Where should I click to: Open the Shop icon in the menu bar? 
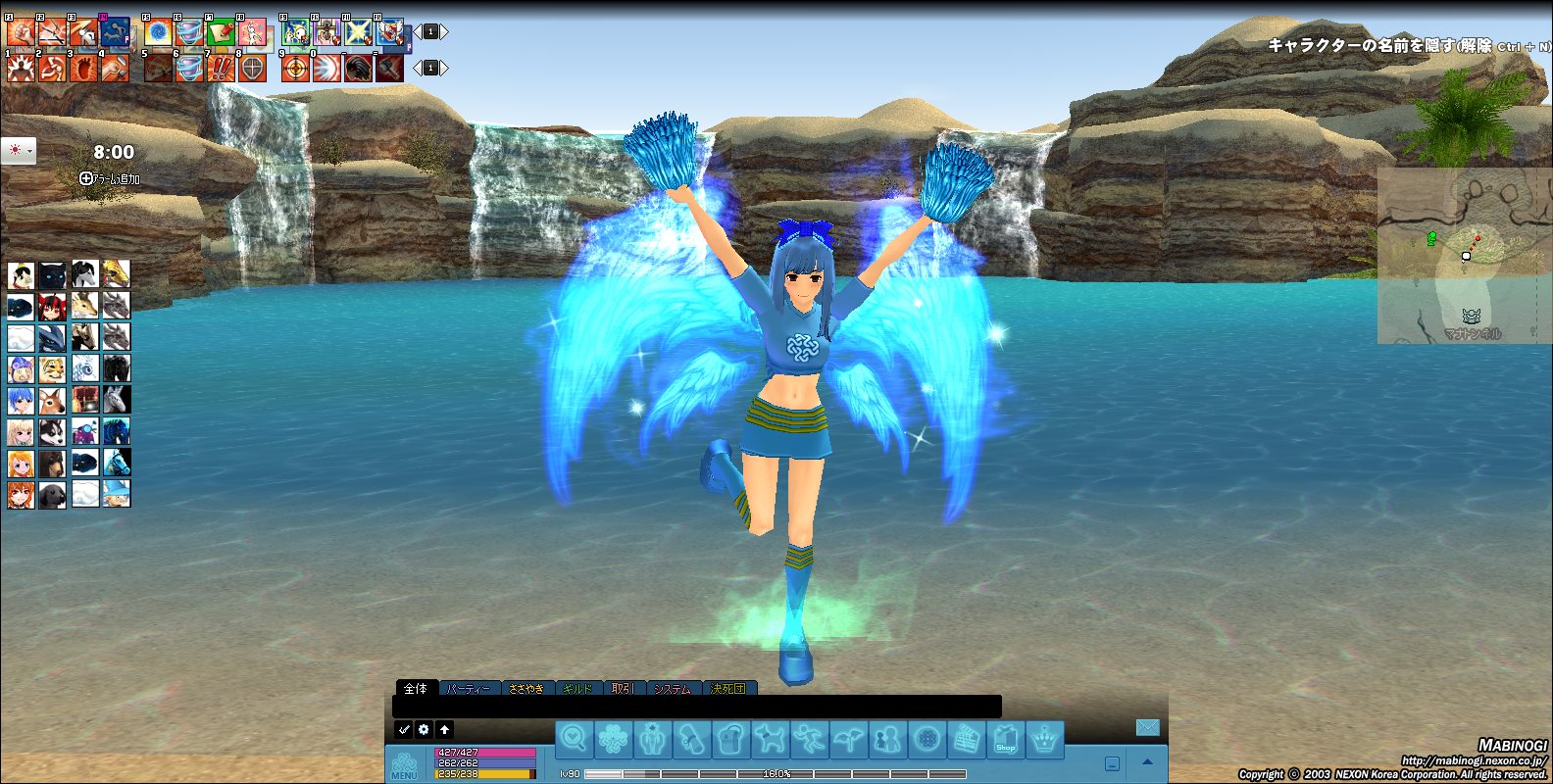[x=1006, y=739]
